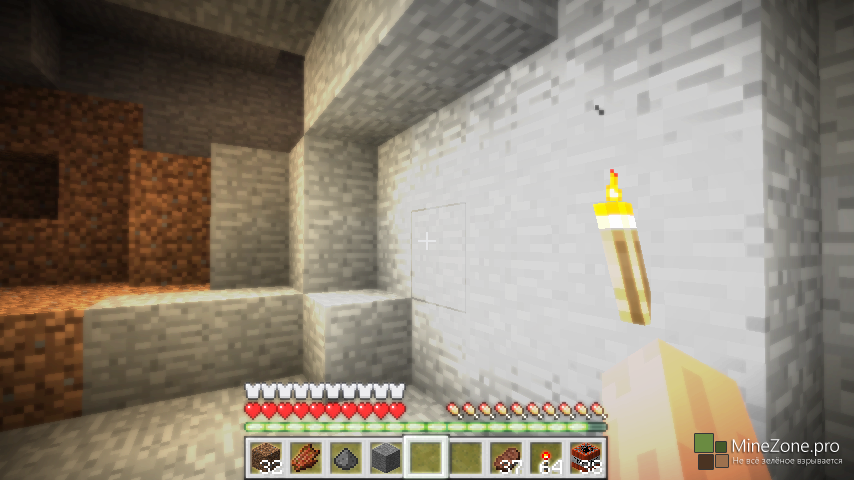This screenshot has width=854, height=480.
Task: Select the dirt block stack in hotbar
Action: tap(265, 458)
